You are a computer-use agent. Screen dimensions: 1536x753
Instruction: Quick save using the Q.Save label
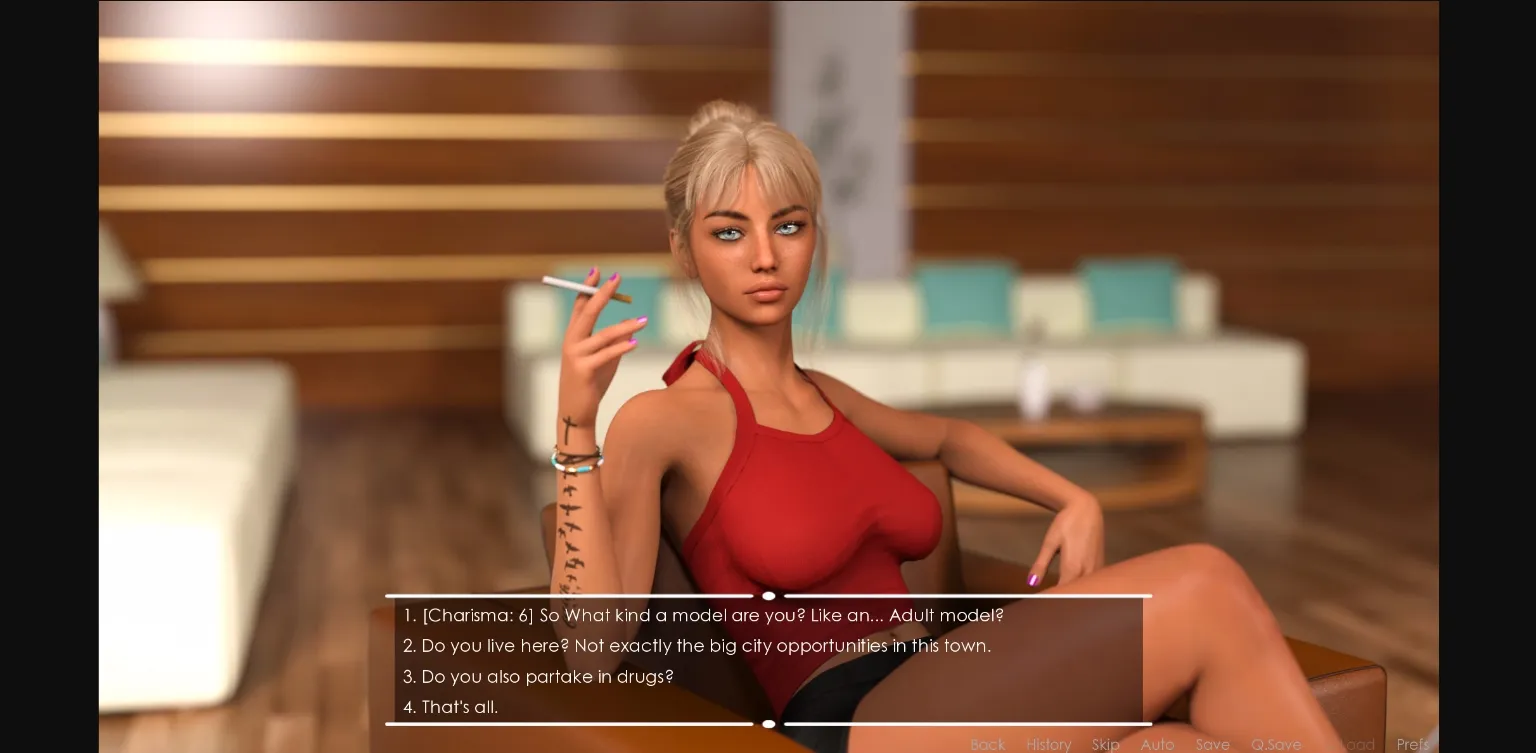click(1276, 745)
